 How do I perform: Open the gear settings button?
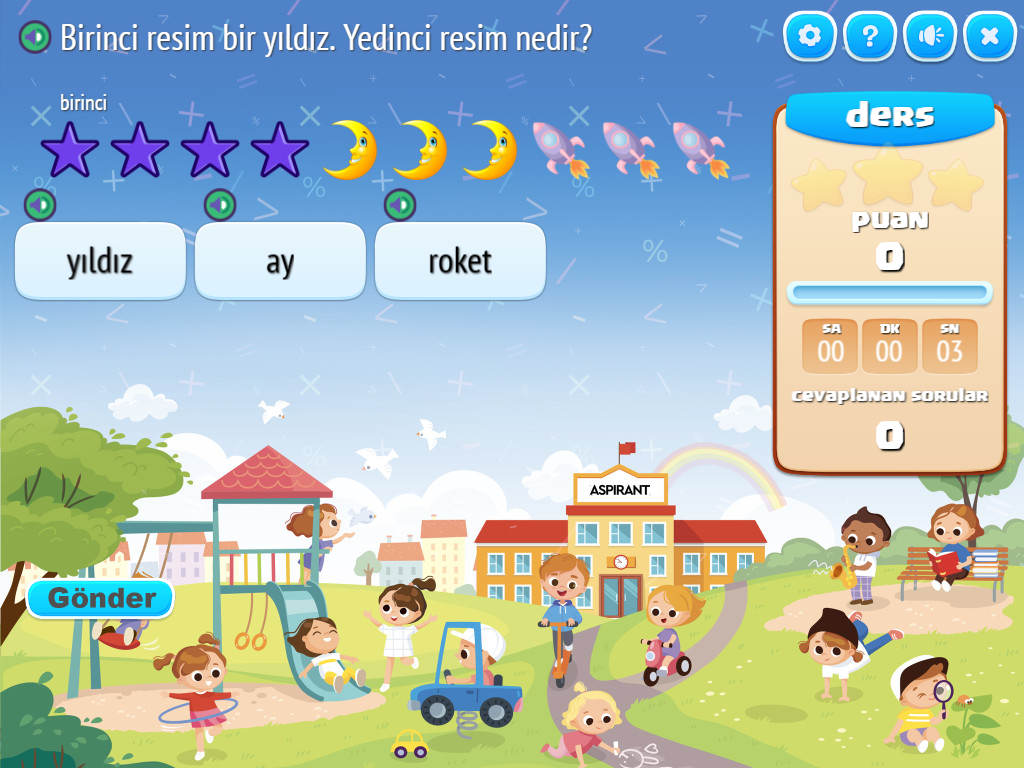pos(810,37)
